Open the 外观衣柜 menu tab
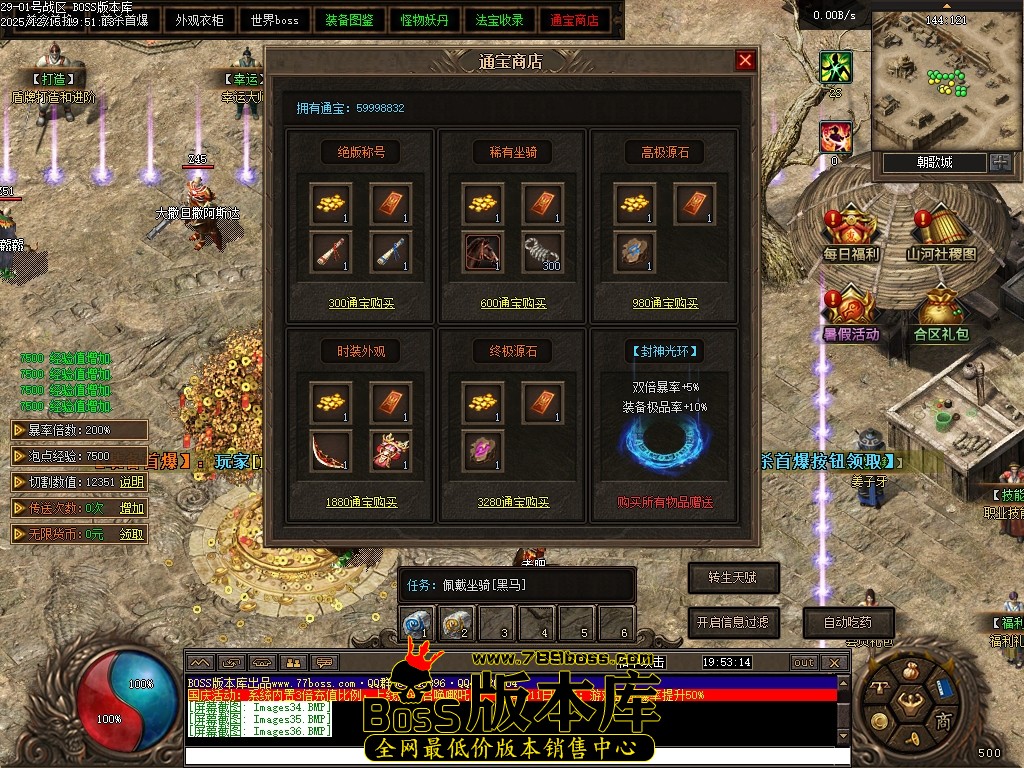The width and height of the screenshot is (1024, 768). [x=199, y=20]
